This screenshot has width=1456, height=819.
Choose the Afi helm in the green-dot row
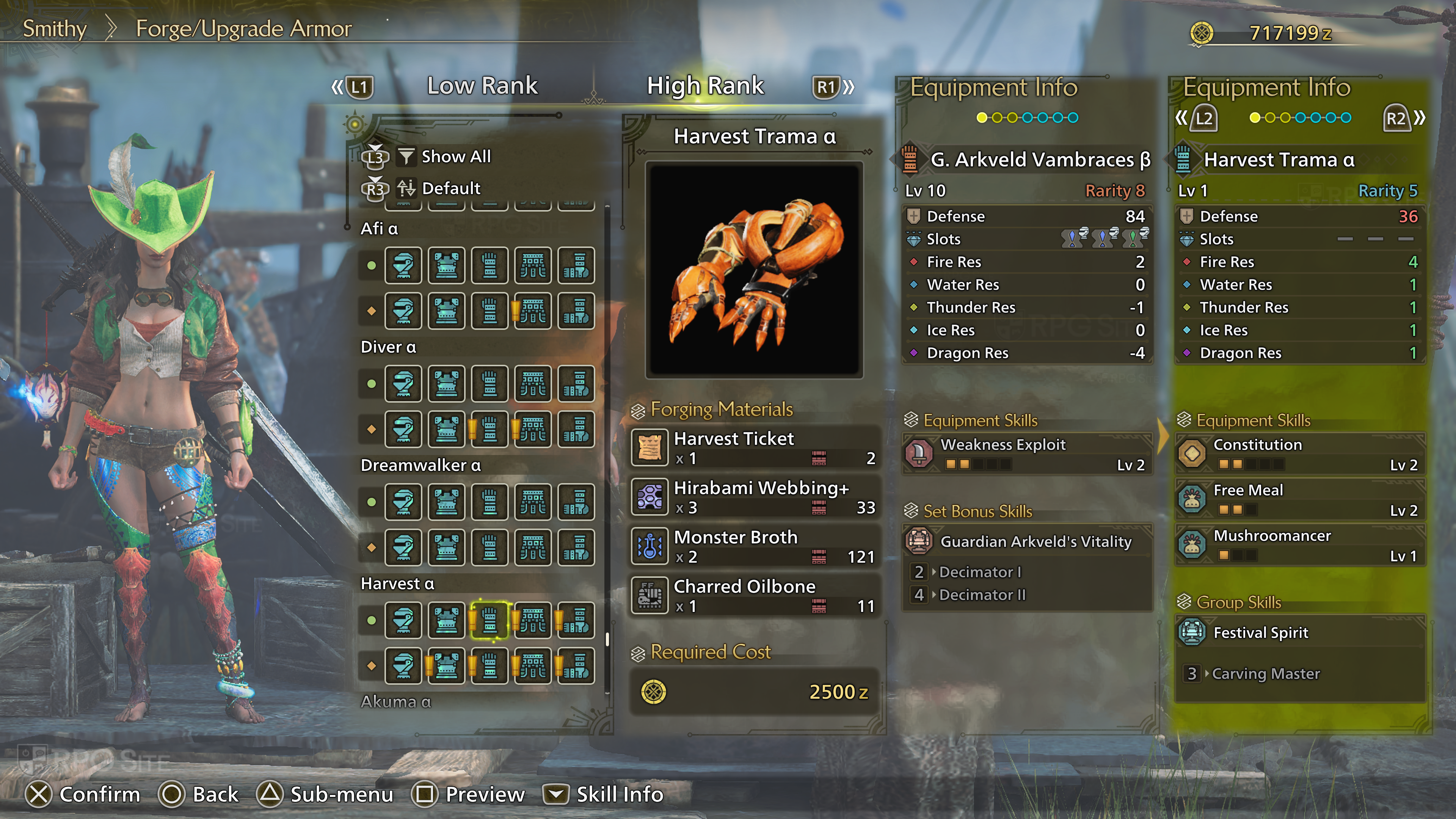point(403,265)
